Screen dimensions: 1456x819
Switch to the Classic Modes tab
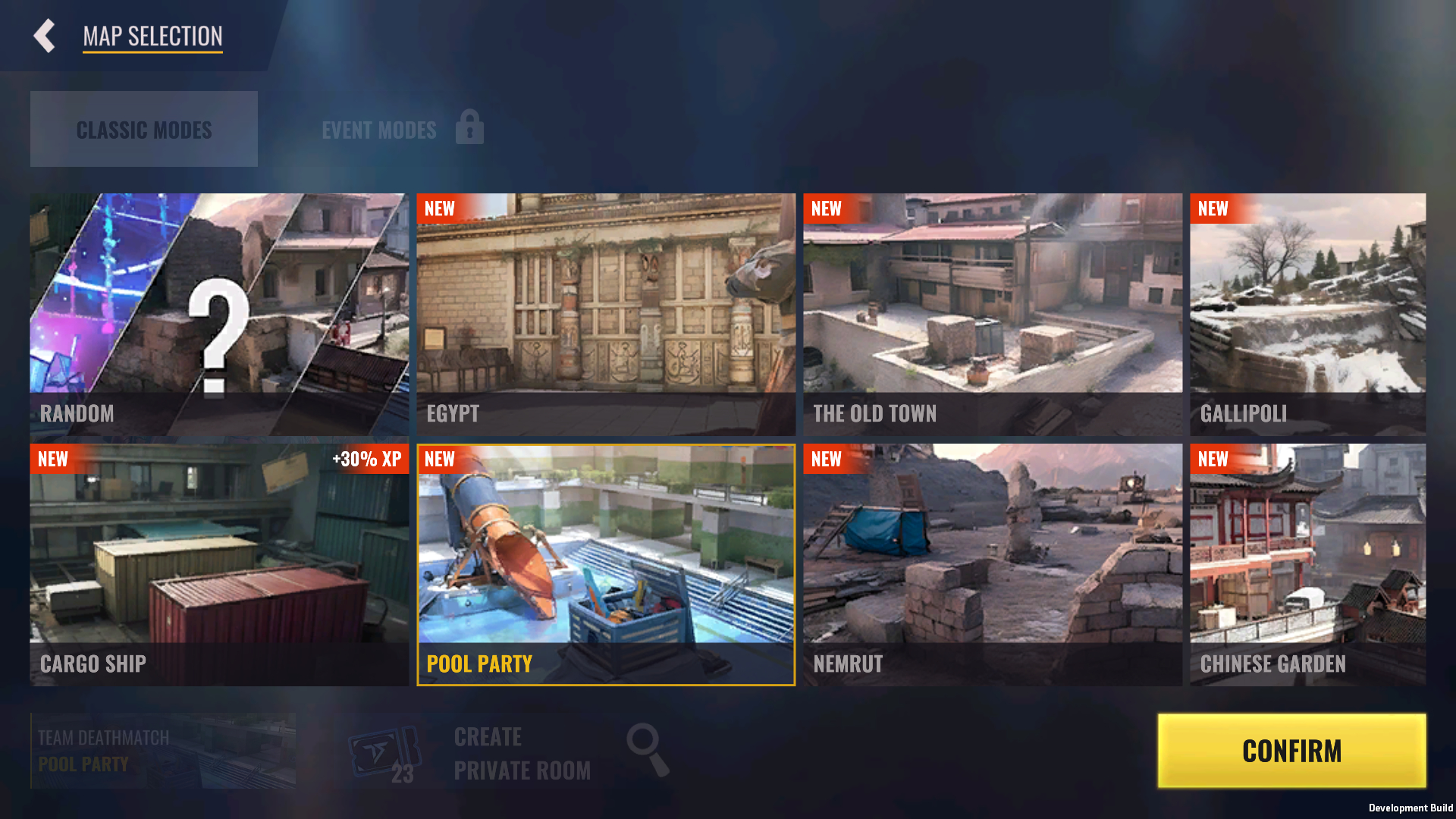(x=144, y=129)
